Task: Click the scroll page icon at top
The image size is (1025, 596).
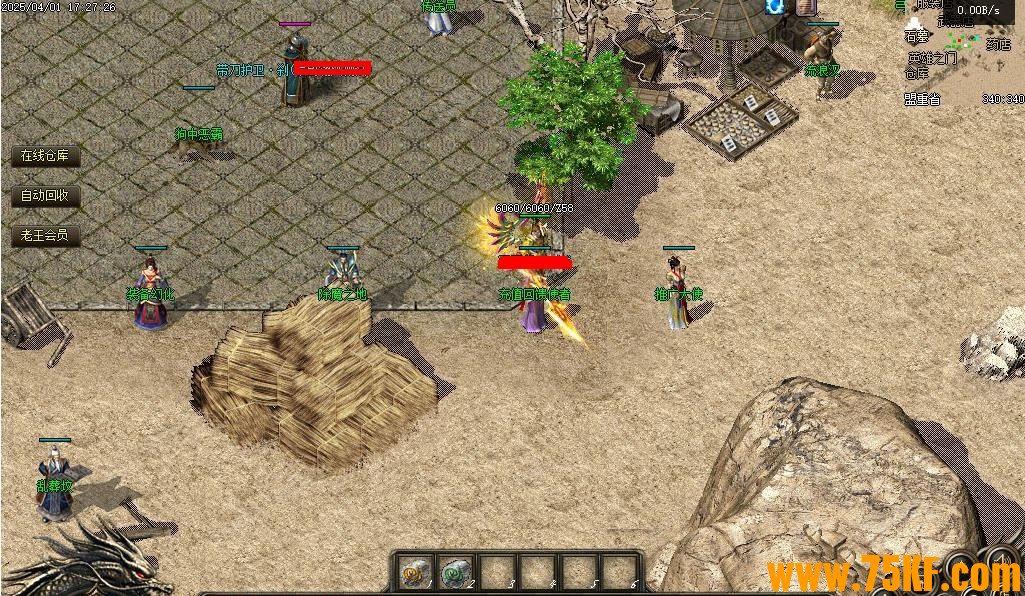Action: coord(808,7)
